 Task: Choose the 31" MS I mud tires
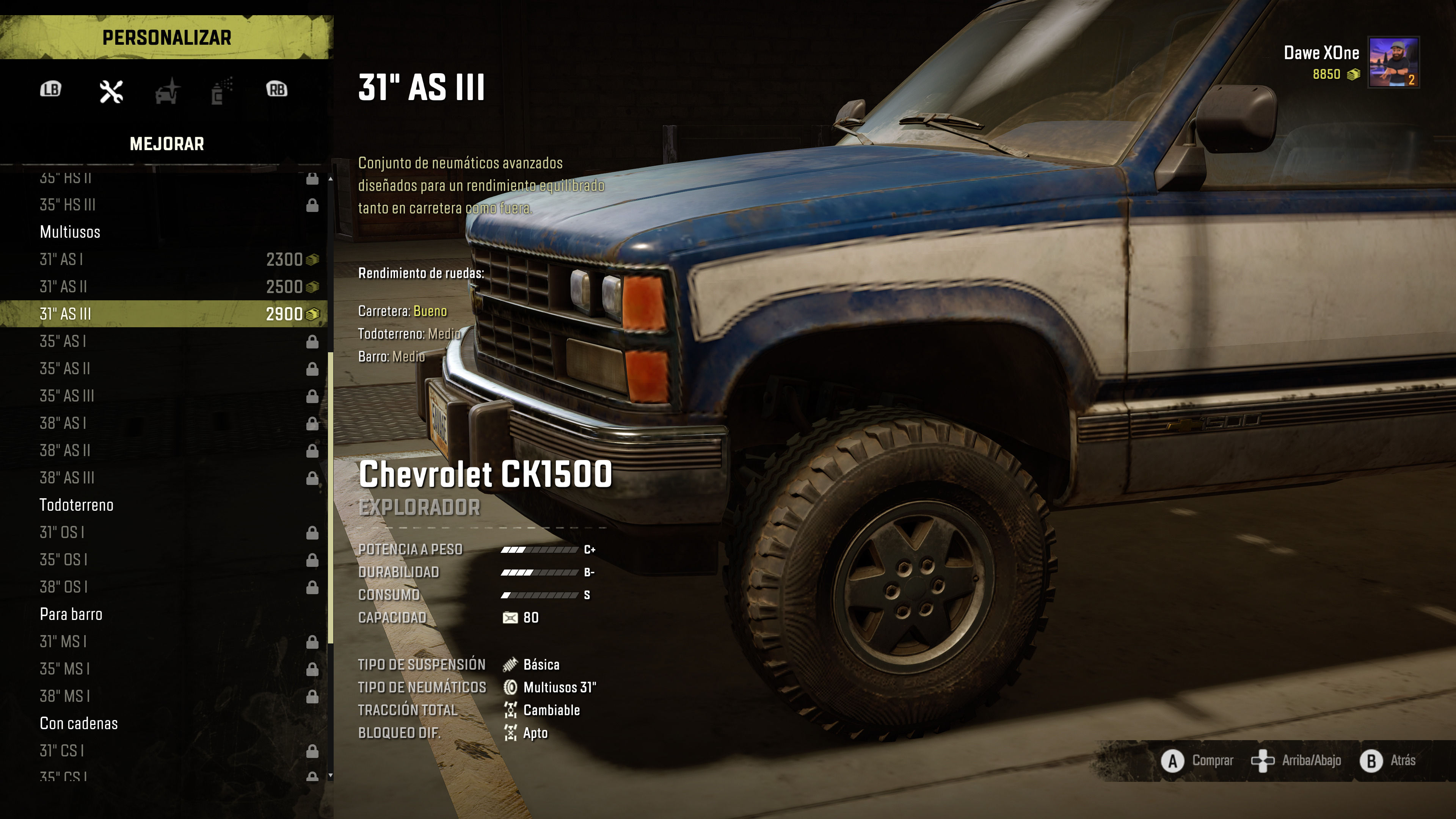tap(164, 642)
